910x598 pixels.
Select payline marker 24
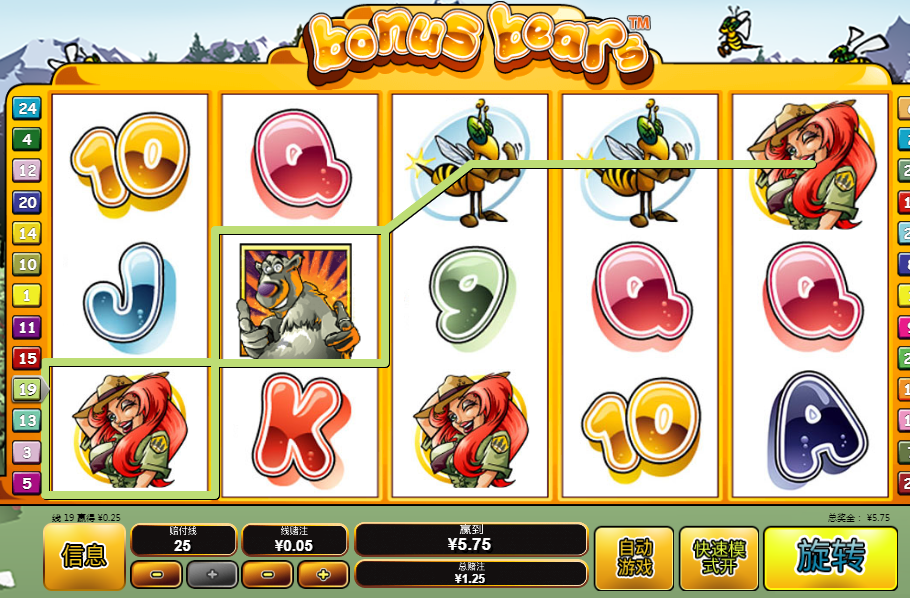[26, 109]
